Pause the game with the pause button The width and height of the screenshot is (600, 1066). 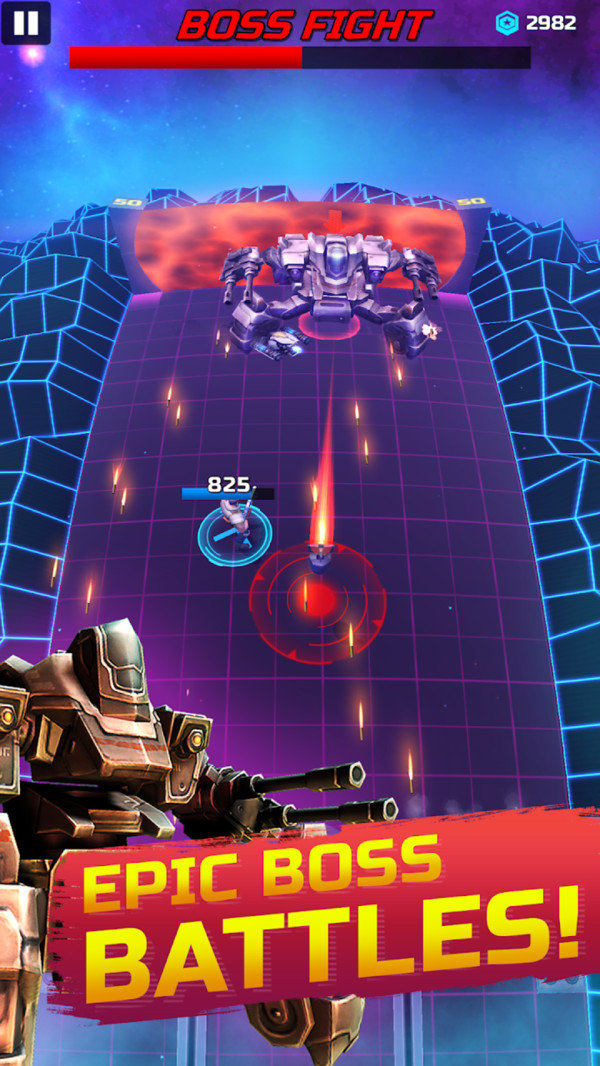click(26, 22)
